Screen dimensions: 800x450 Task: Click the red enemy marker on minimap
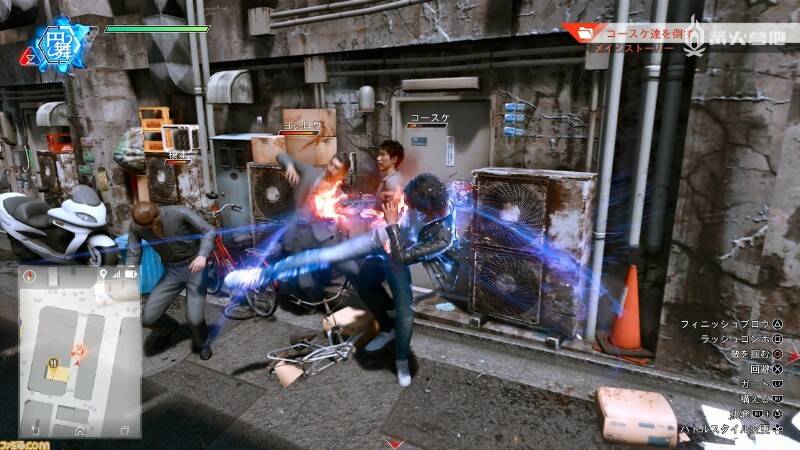76,352
